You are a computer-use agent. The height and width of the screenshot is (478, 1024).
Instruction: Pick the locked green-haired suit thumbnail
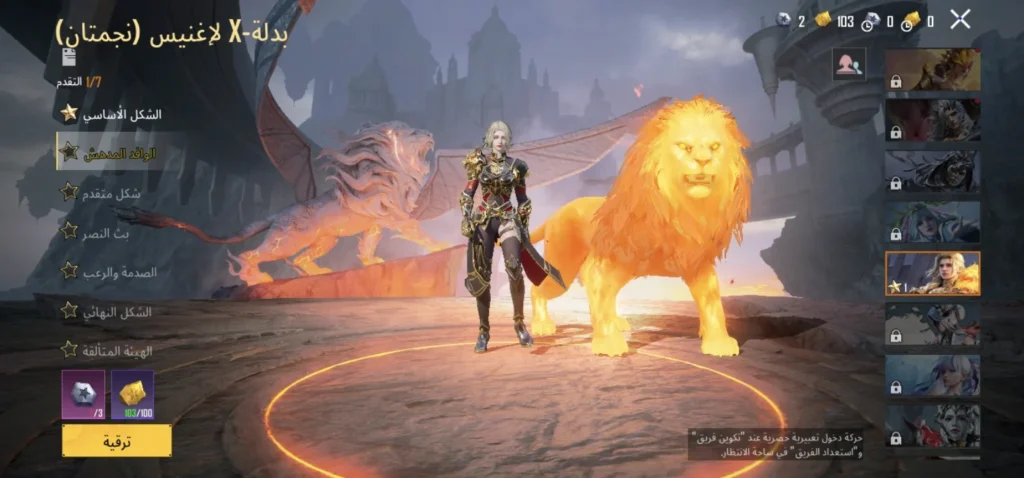point(932,222)
